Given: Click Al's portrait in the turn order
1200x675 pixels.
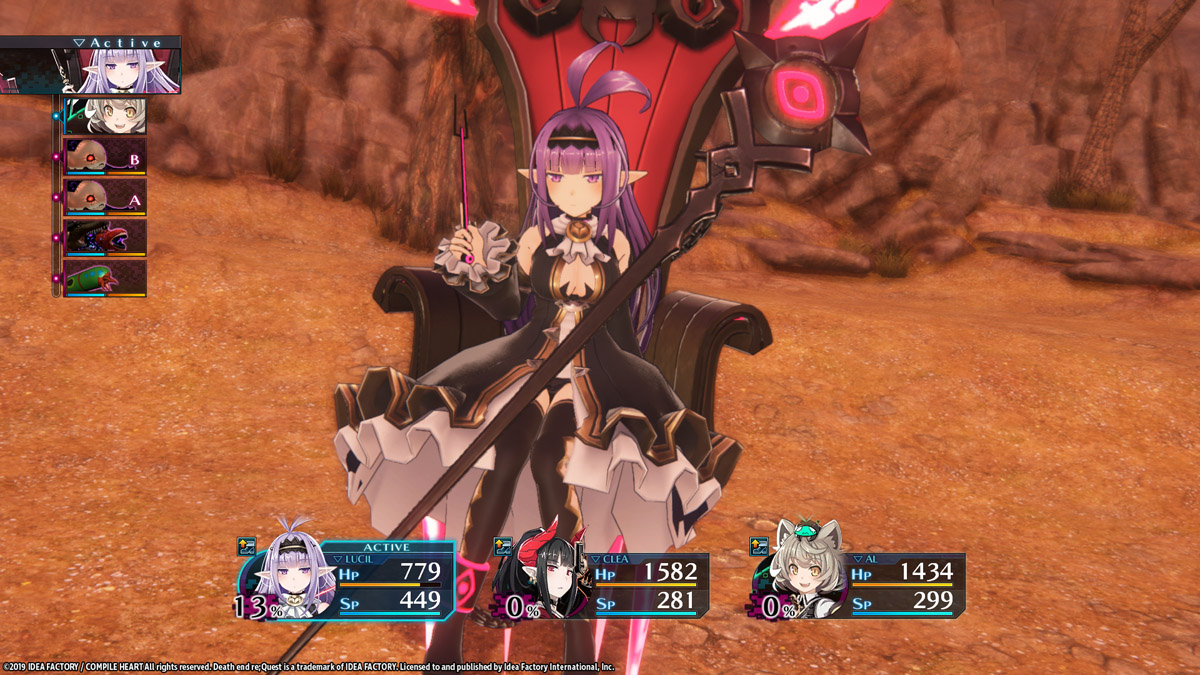Looking at the screenshot, I should (x=105, y=116).
